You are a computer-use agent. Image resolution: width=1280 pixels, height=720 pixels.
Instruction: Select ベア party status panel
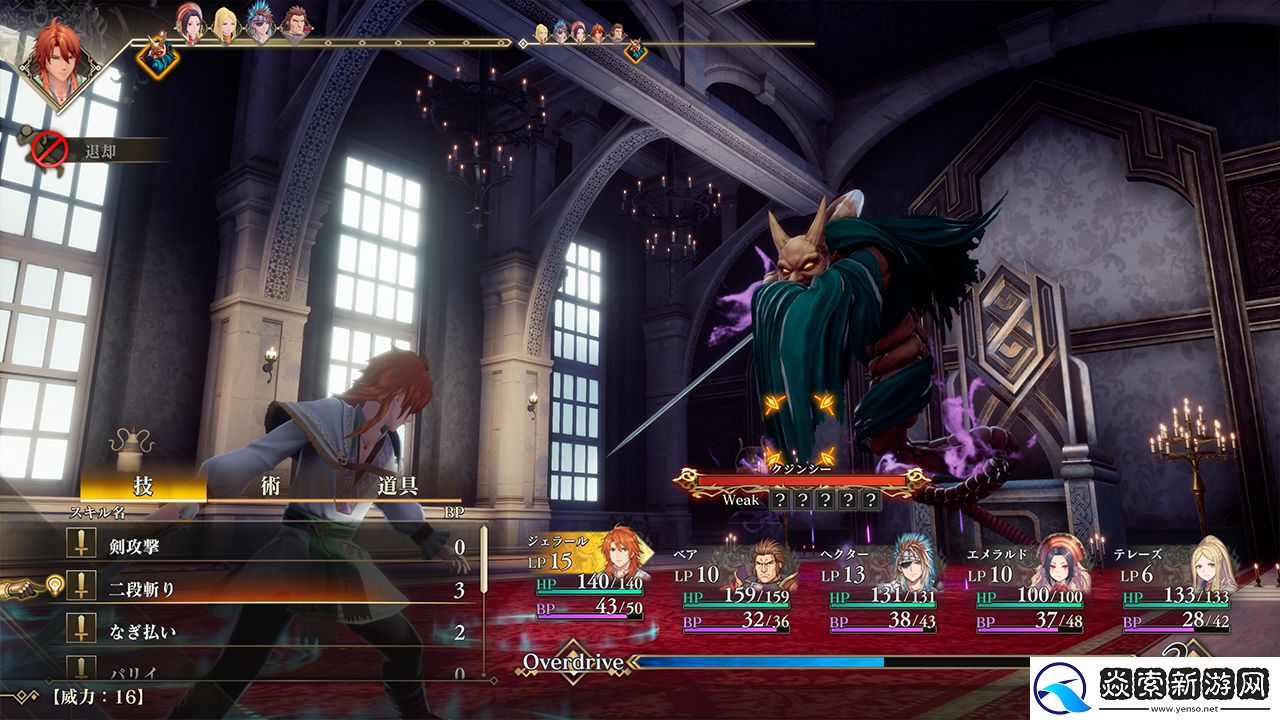(735, 590)
